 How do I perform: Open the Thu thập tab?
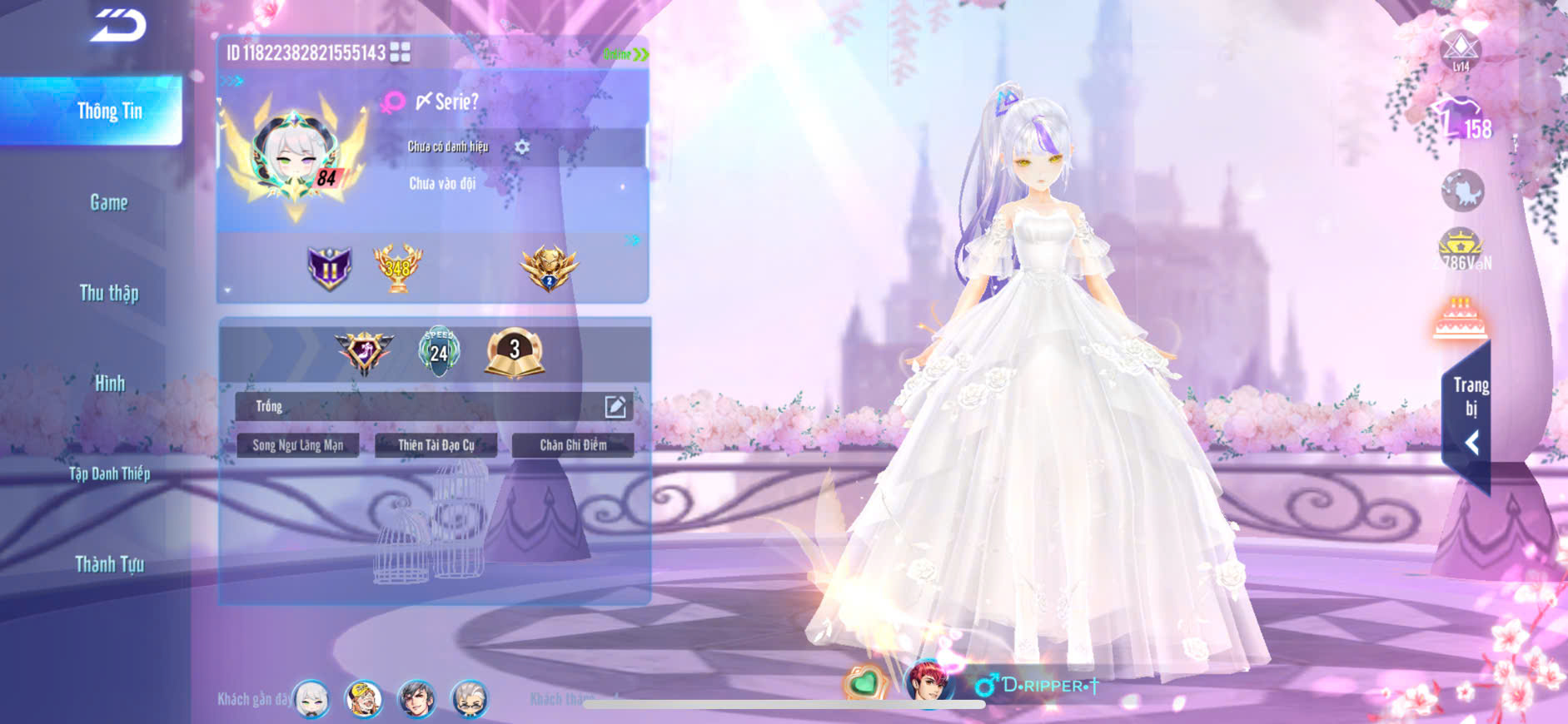[x=109, y=293]
